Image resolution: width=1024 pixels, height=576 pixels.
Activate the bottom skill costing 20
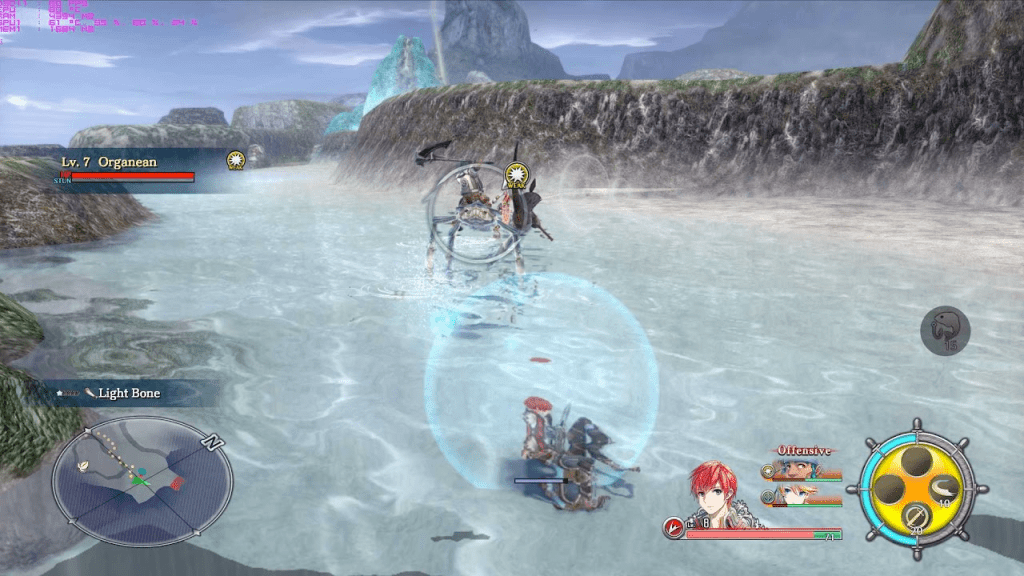915,517
